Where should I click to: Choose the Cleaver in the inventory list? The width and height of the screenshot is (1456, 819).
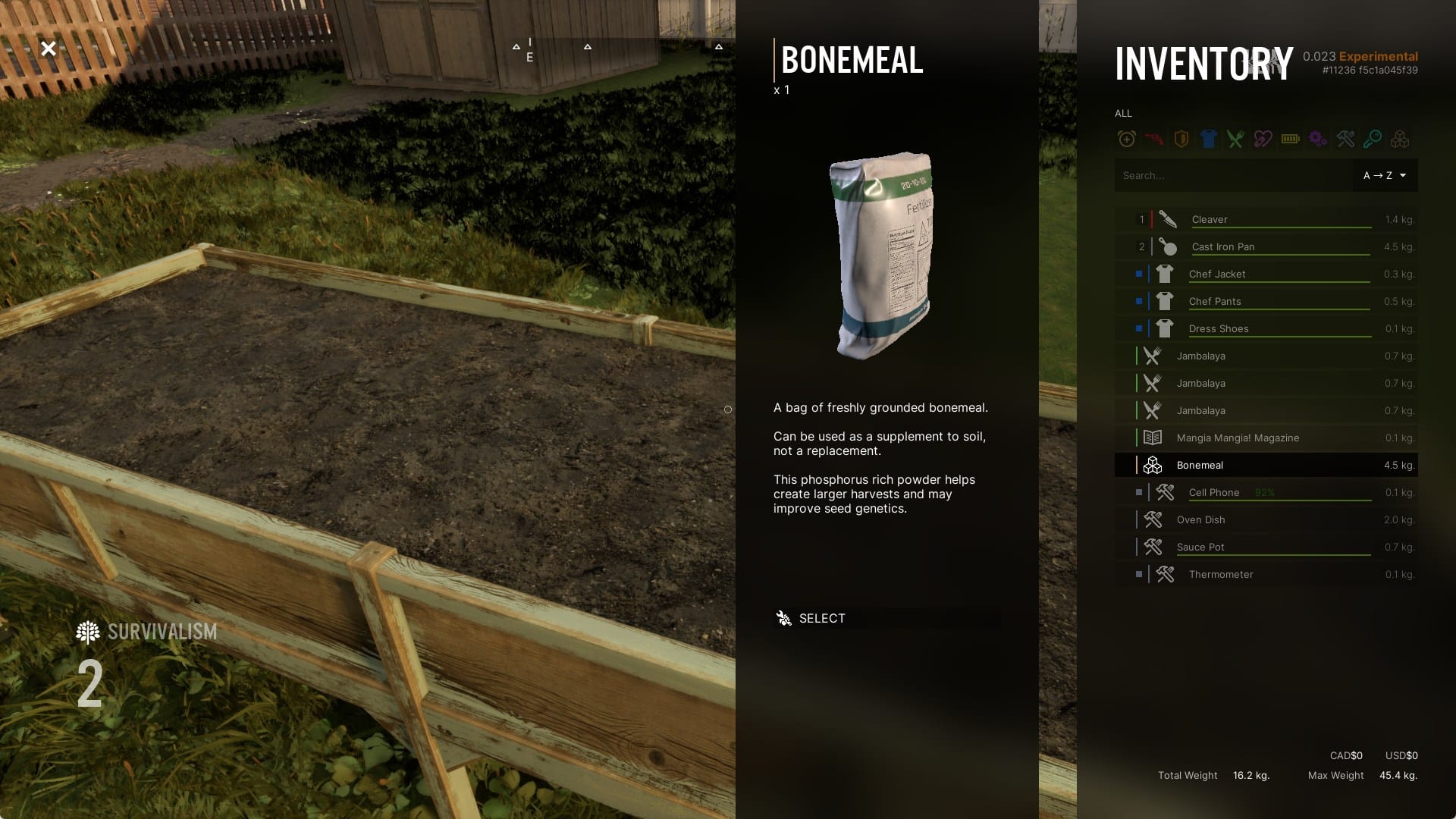click(x=1210, y=219)
